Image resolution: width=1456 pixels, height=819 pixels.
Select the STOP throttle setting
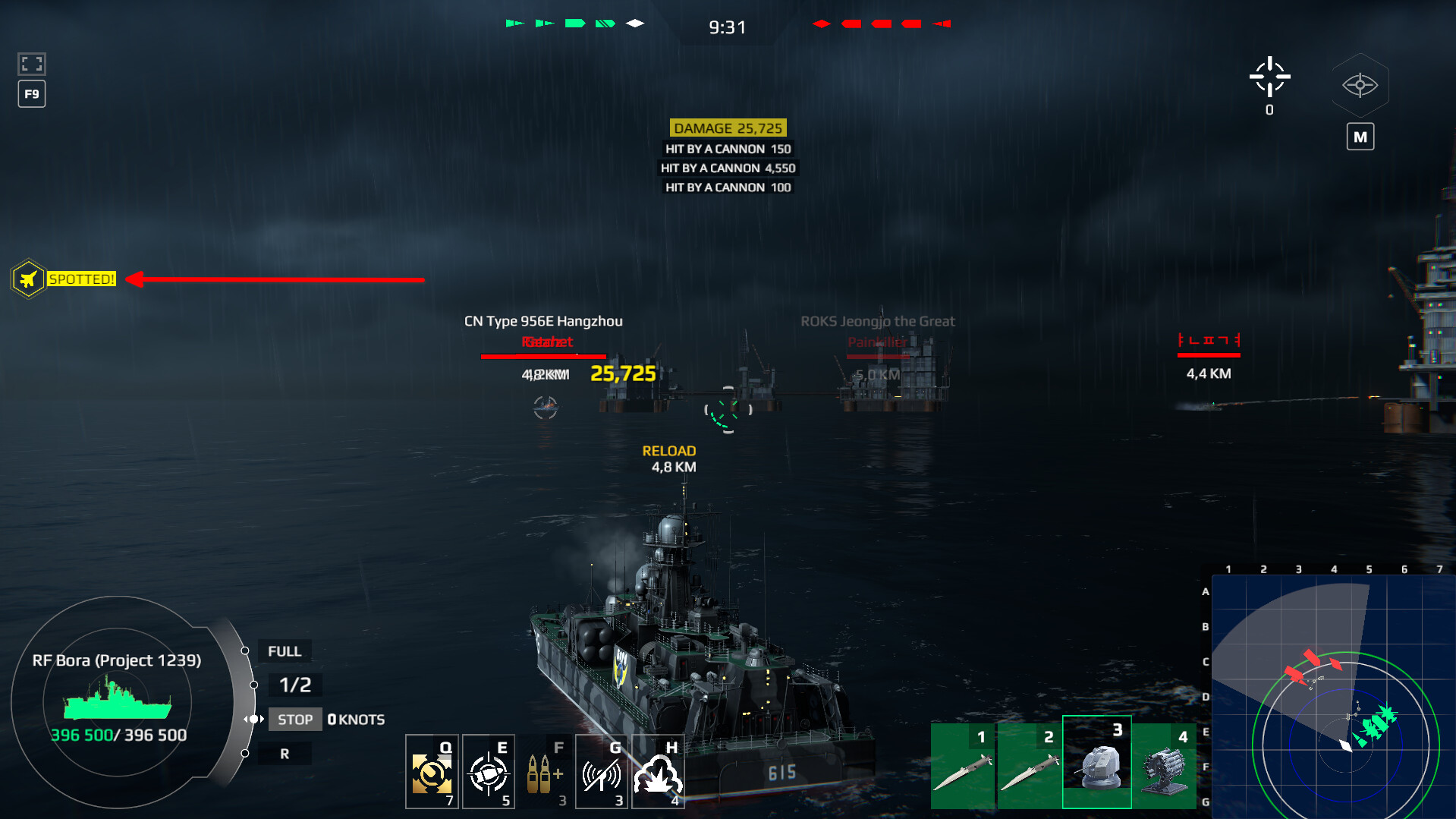(294, 720)
